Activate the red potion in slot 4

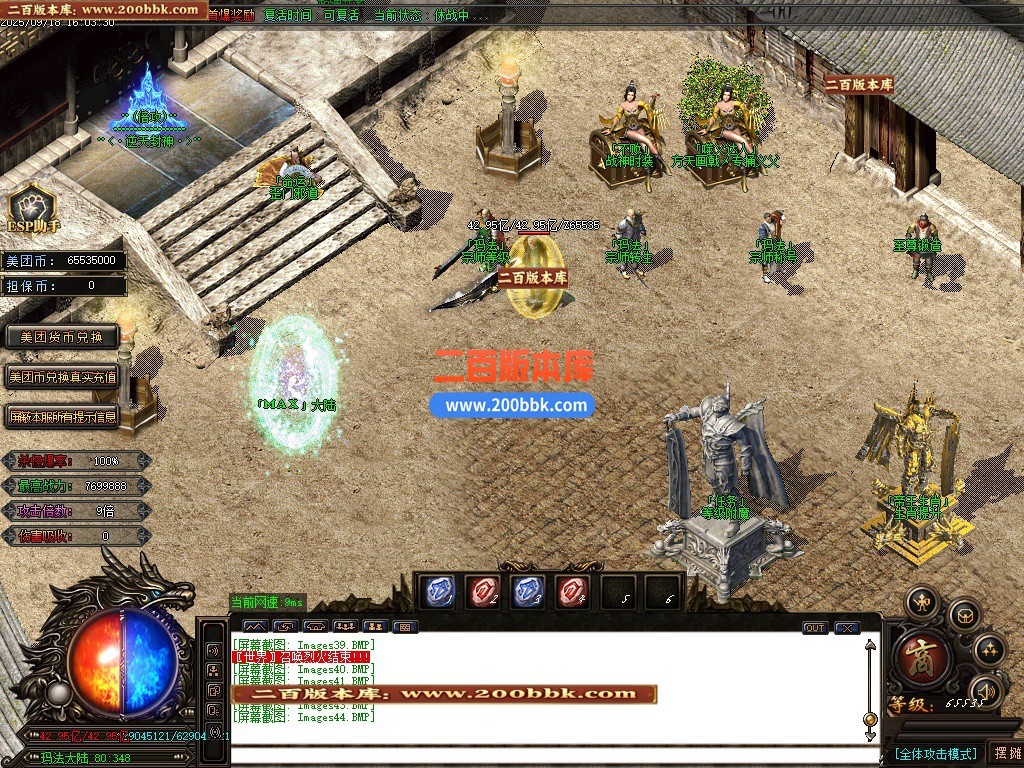tap(574, 592)
